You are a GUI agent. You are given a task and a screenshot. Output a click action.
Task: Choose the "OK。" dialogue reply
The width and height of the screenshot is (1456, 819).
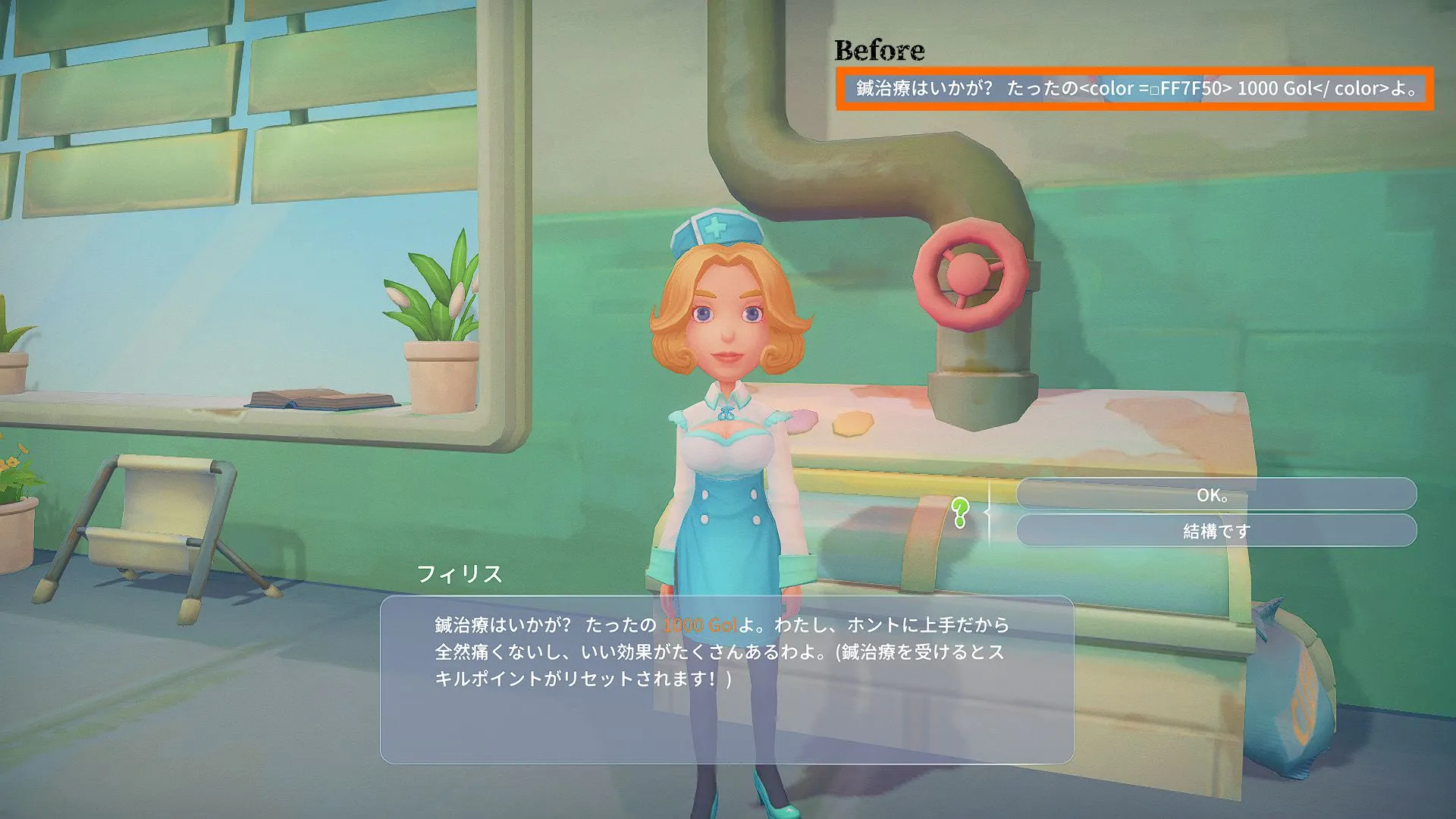point(1216,495)
